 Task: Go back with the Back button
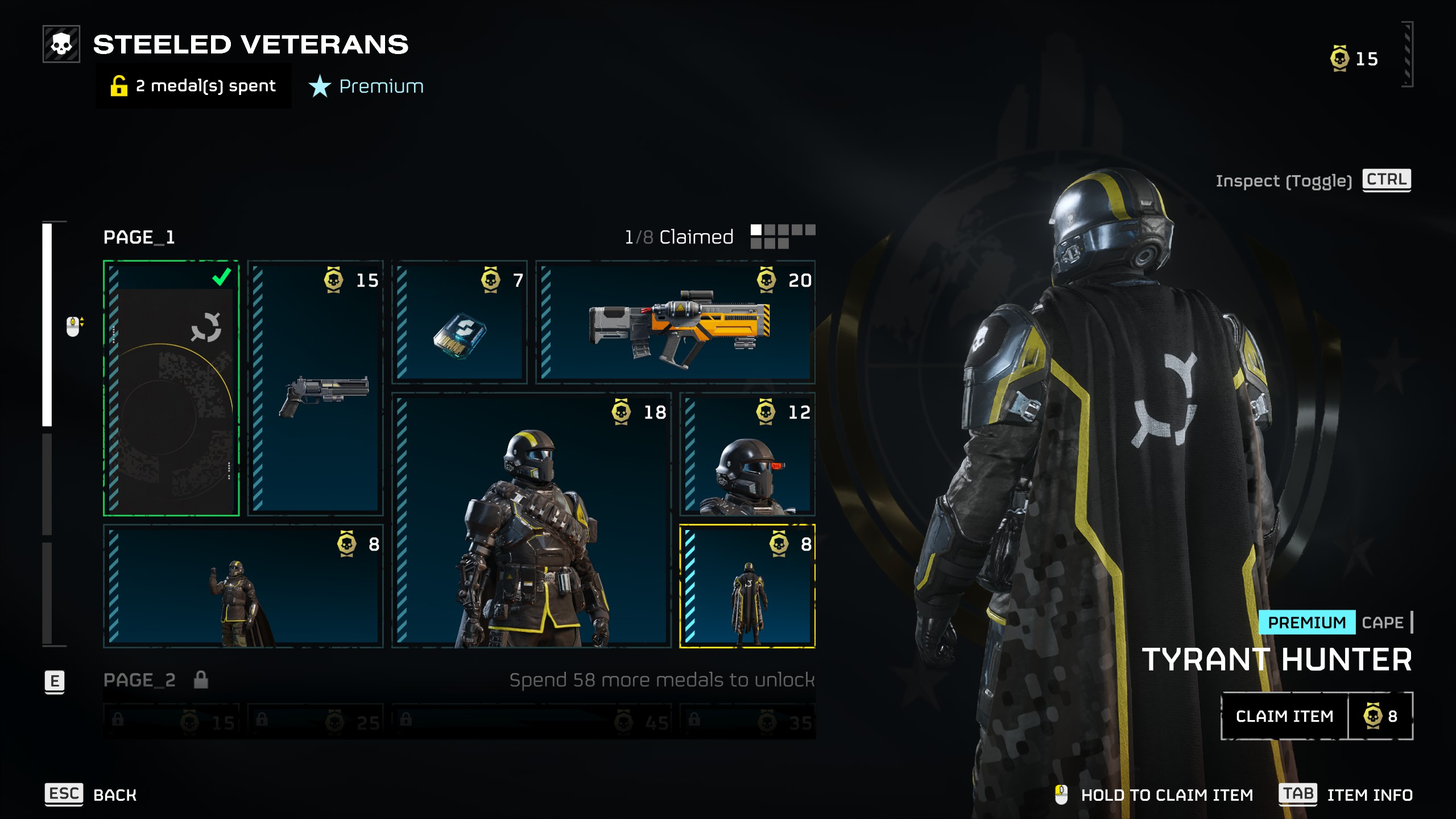(x=91, y=795)
